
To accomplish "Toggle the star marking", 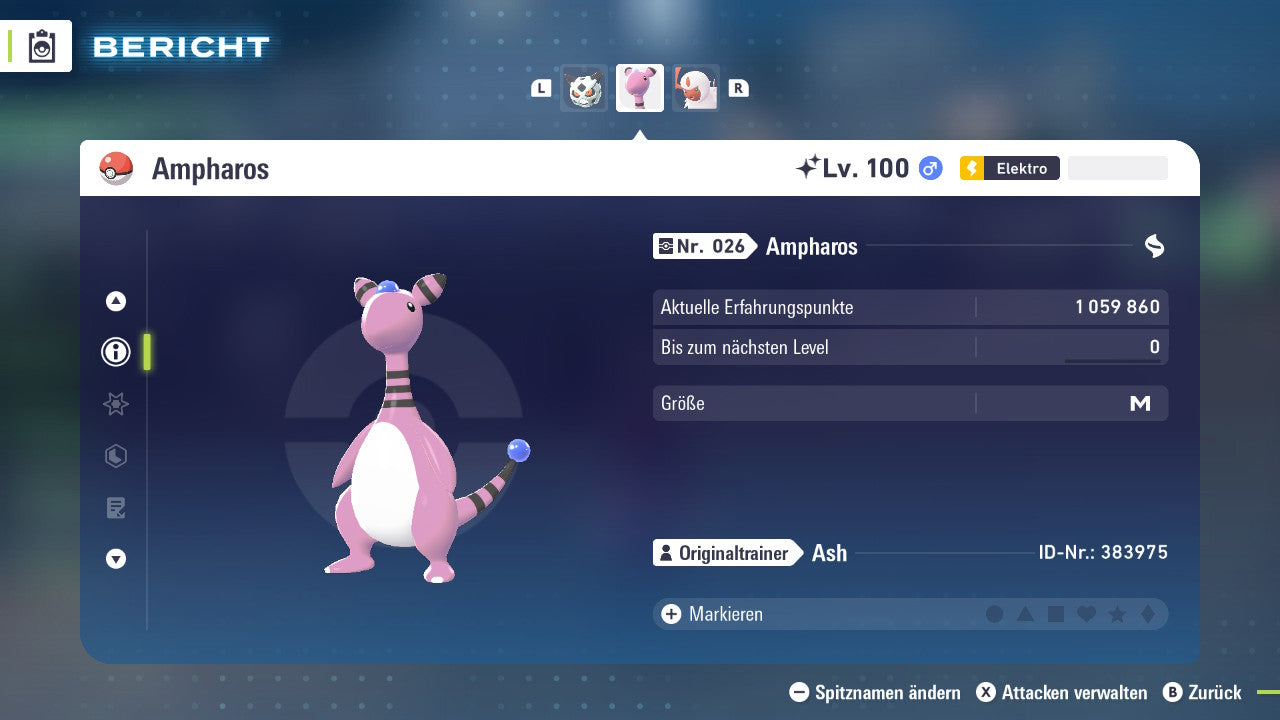I will point(1117,614).
